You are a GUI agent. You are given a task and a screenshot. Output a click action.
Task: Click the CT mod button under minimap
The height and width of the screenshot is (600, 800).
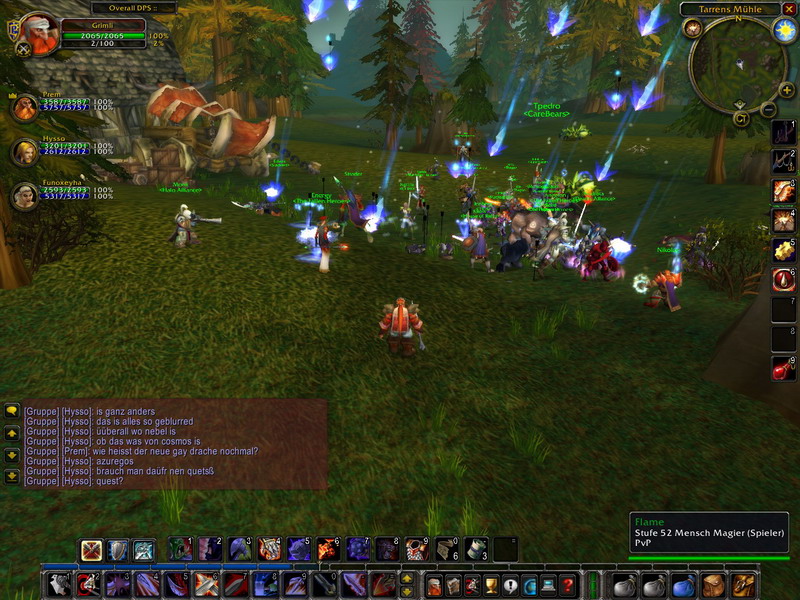tap(741, 118)
